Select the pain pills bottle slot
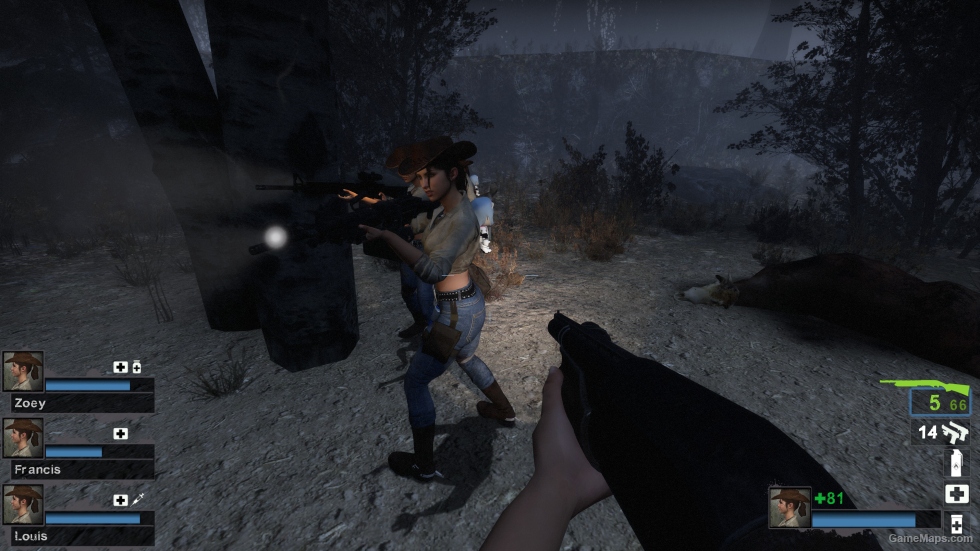Screen dimensions: 980x551 [x=956, y=525]
